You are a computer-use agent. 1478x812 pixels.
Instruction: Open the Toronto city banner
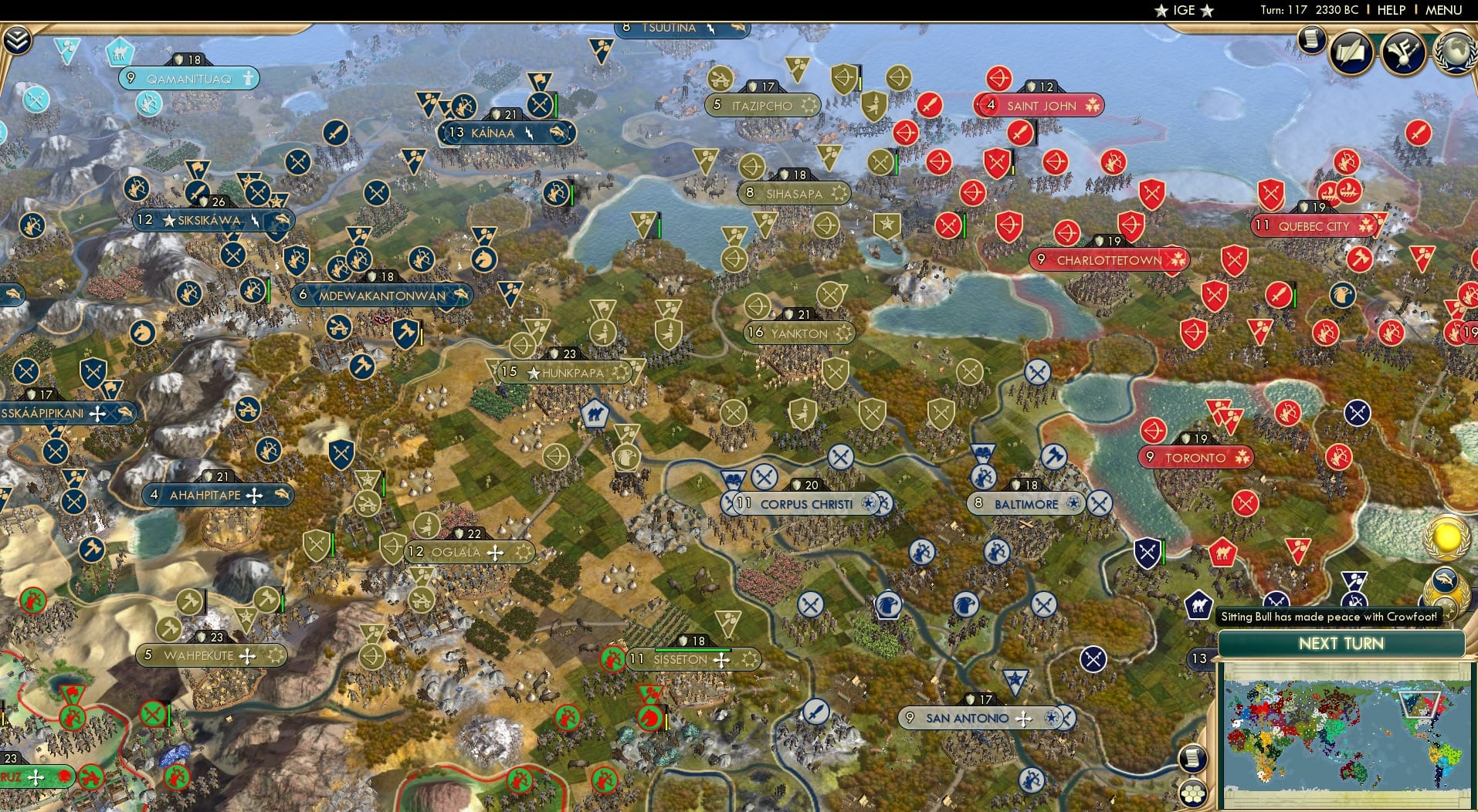point(1195,457)
